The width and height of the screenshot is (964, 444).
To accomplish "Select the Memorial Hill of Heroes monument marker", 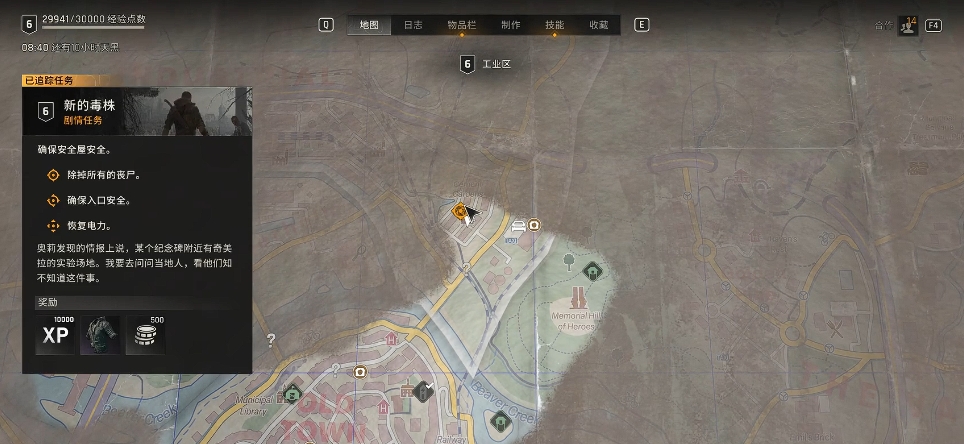I will 579,298.
